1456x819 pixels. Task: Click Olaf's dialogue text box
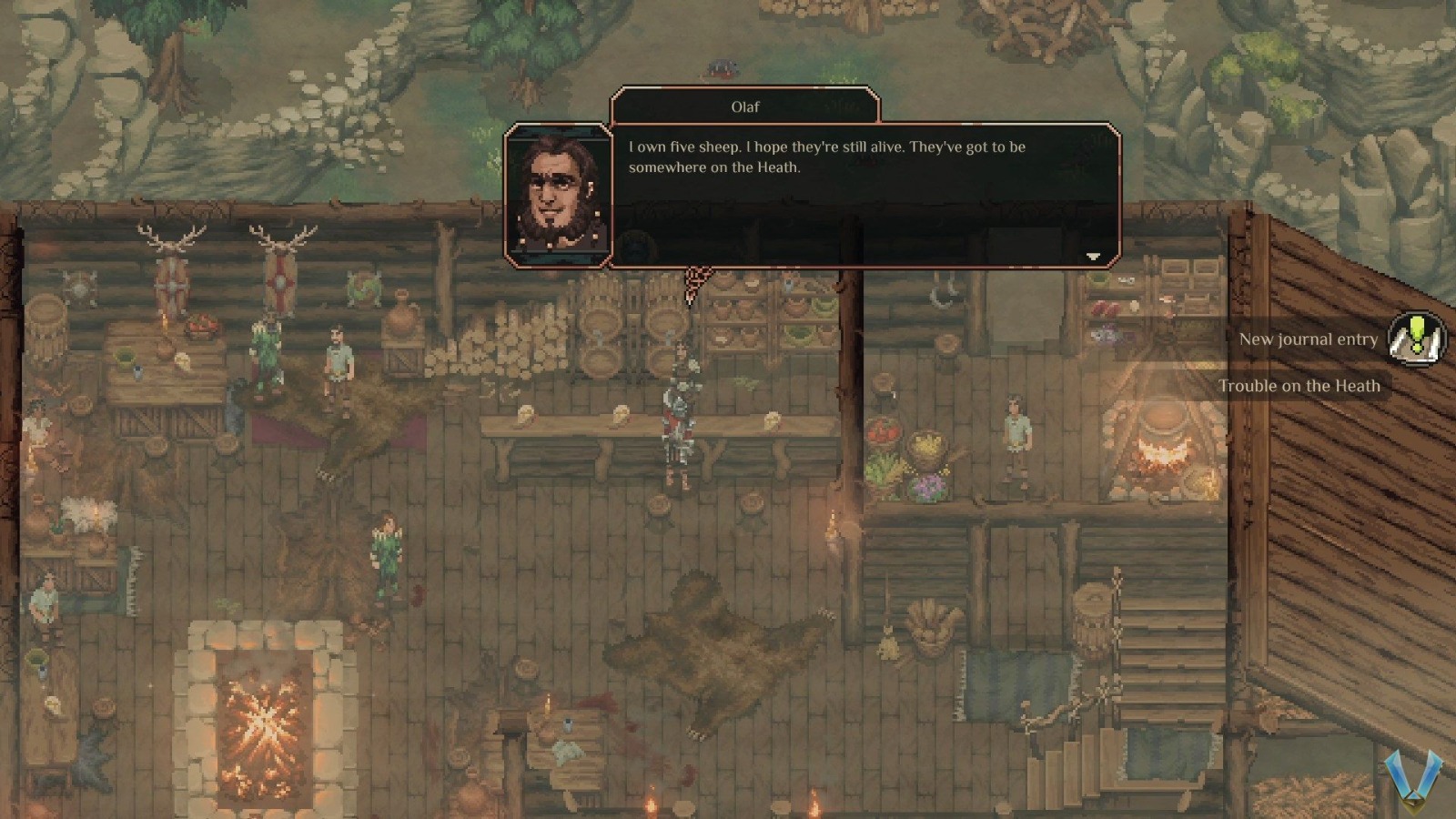point(864,195)
